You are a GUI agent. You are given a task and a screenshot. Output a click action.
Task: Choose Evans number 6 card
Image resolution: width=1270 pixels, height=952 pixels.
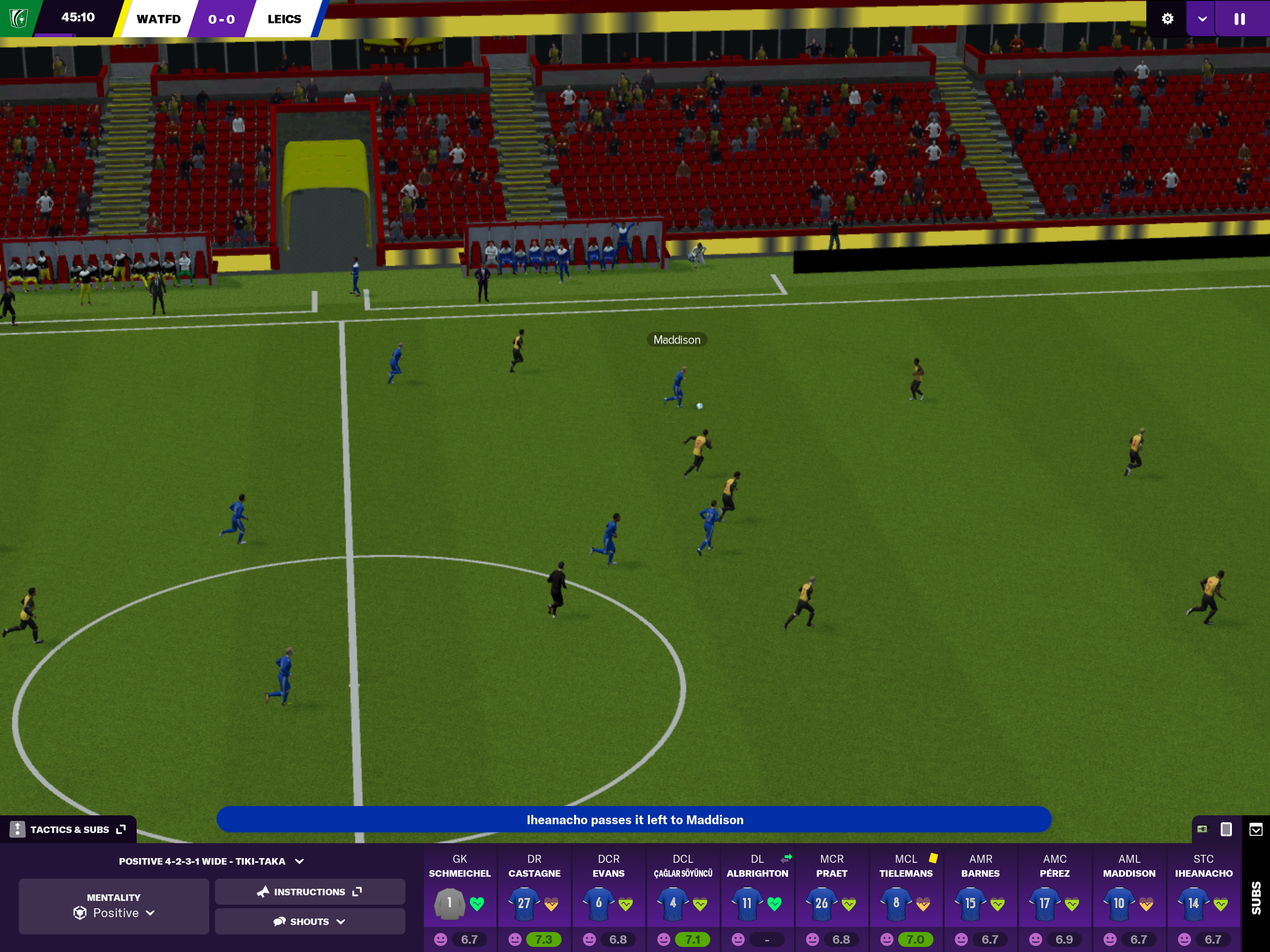(x=609, y=899)
